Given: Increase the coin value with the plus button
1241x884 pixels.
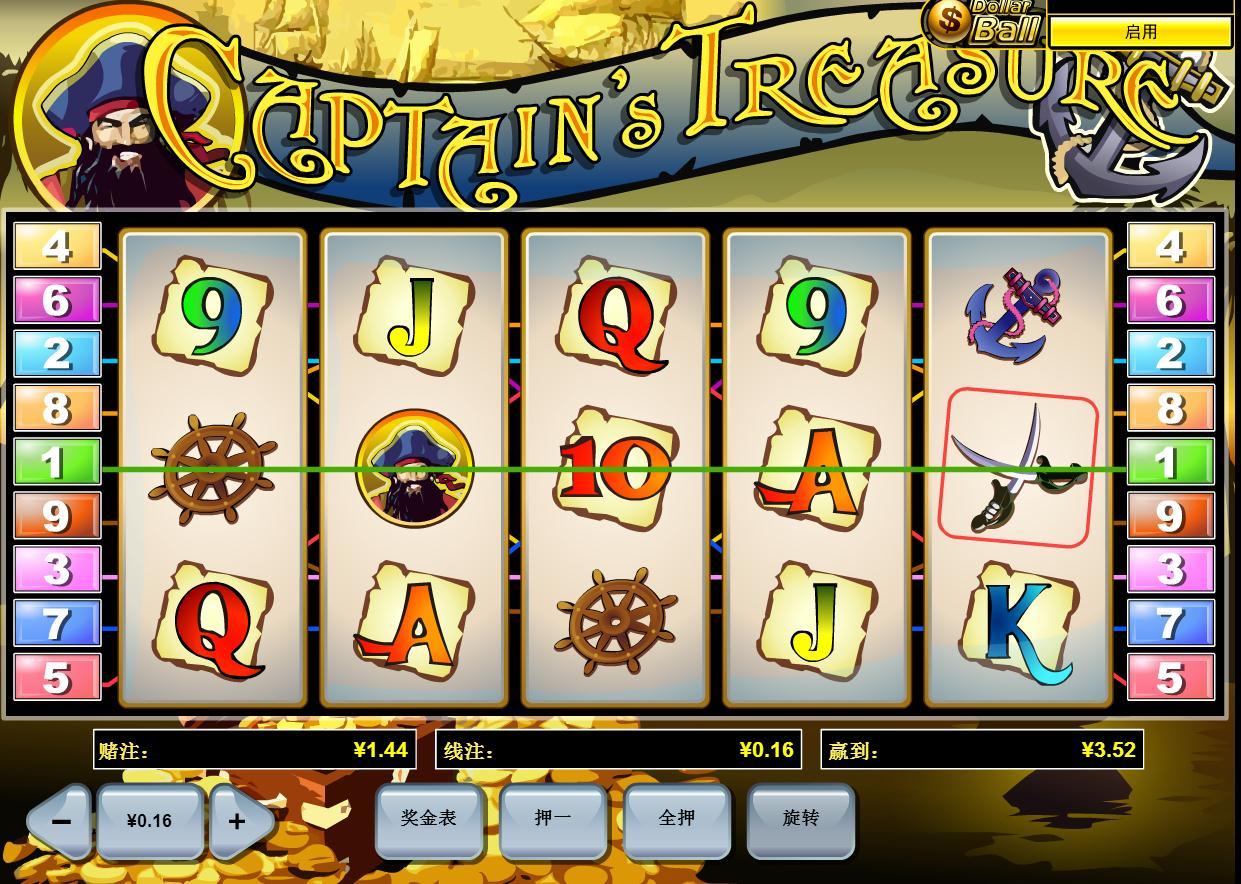Looking at the screenshot, I should (238, 821).
